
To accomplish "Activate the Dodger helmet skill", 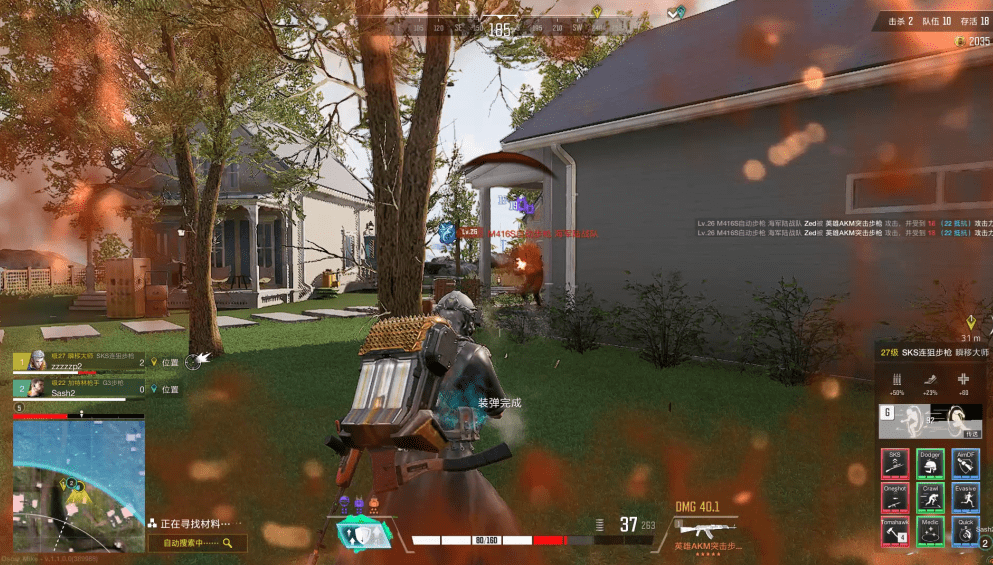I will (x=931, y=463).
